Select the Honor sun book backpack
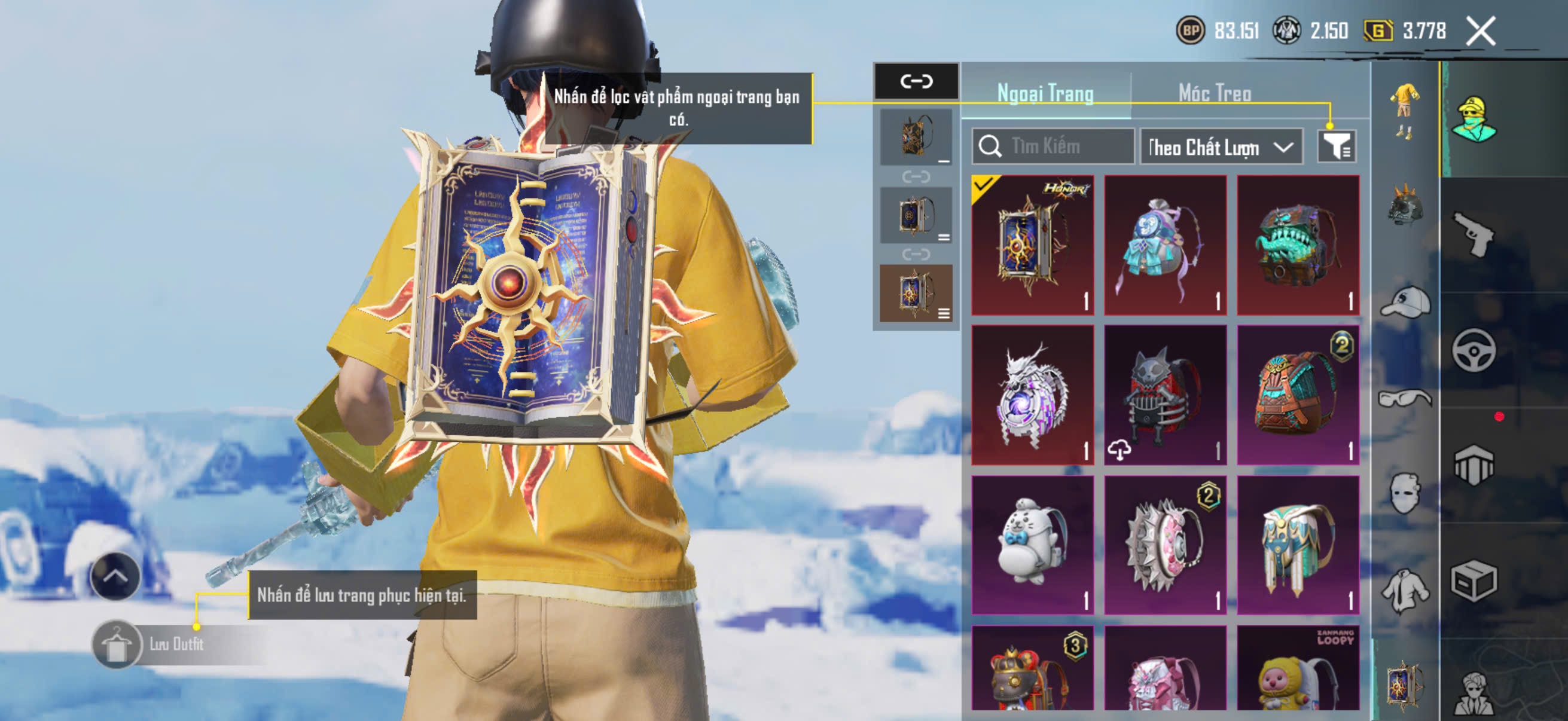This screenshot has width=1568, height=721. (1032, 245)
